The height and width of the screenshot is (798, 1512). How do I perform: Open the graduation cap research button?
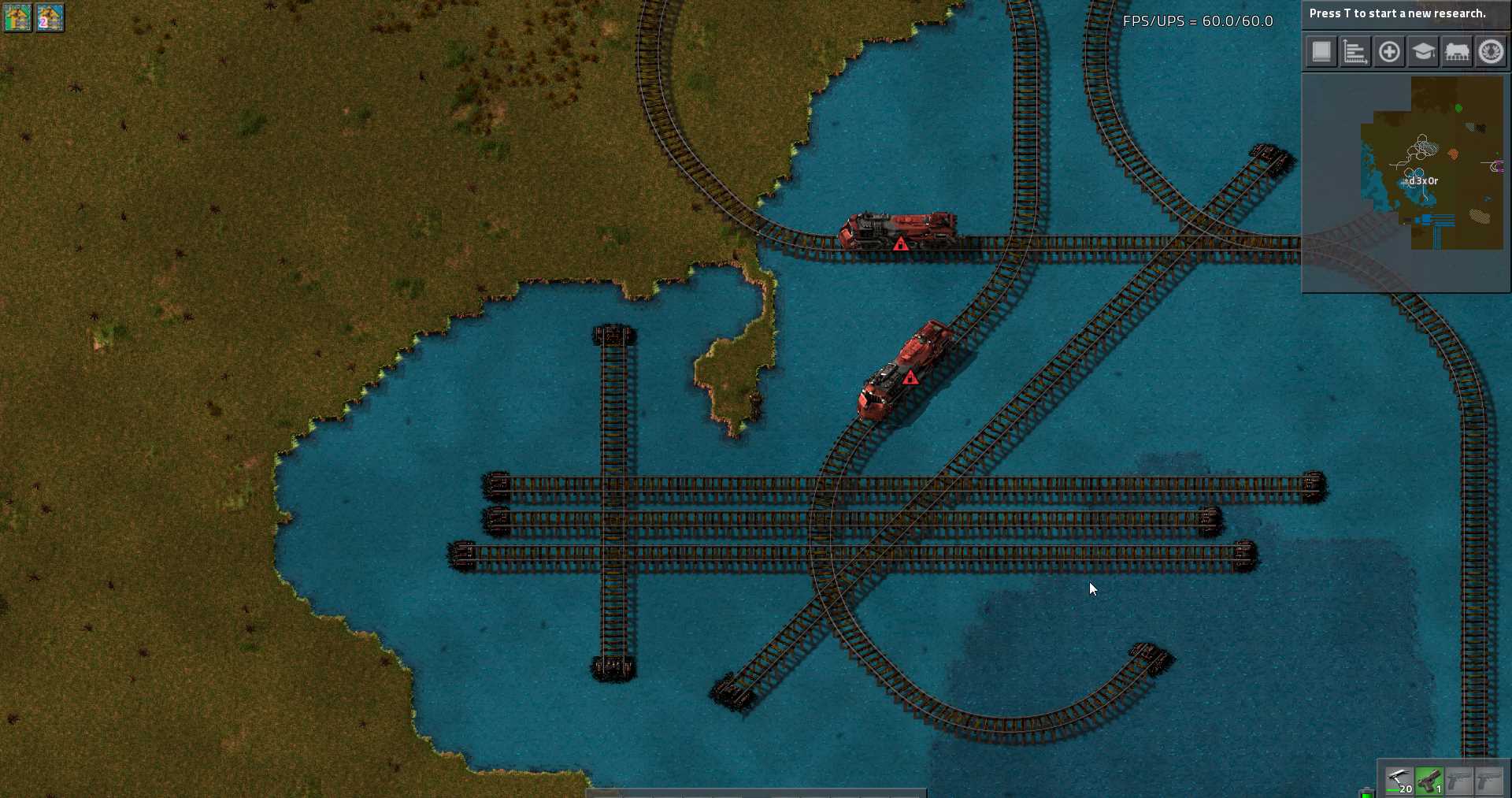[x=1423, y=52]
